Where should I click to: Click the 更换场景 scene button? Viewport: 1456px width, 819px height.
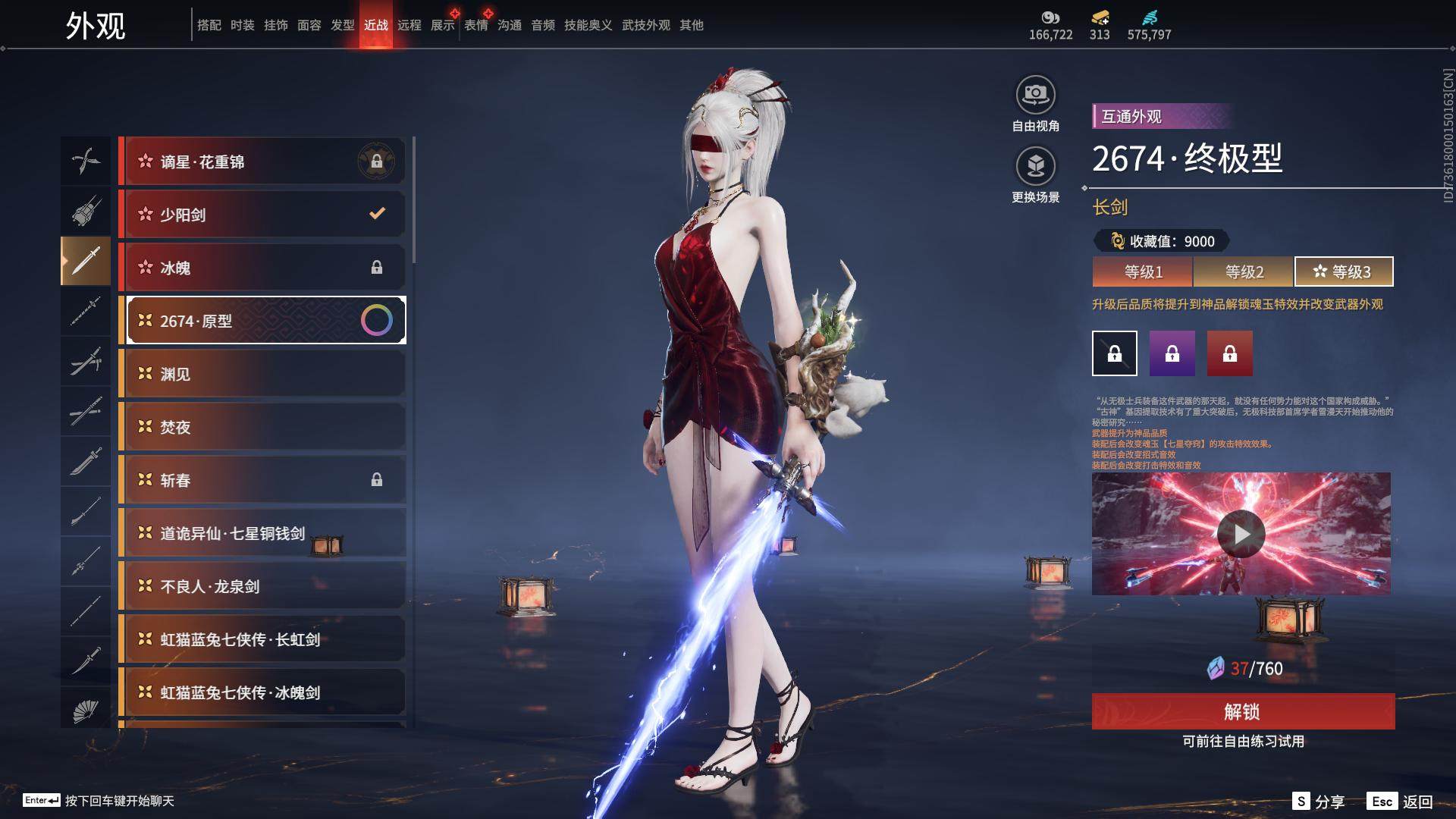pyautogui.click(x=1035, y=167)
